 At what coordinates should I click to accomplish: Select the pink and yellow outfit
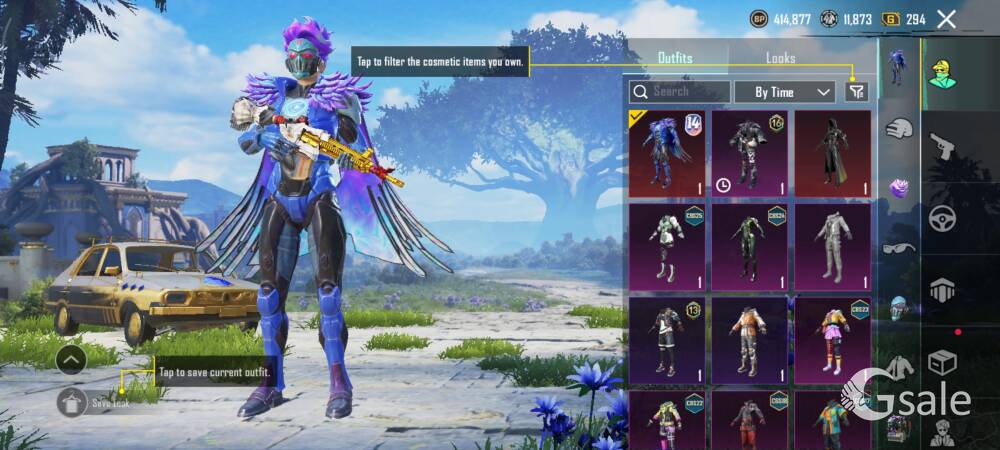832,340
